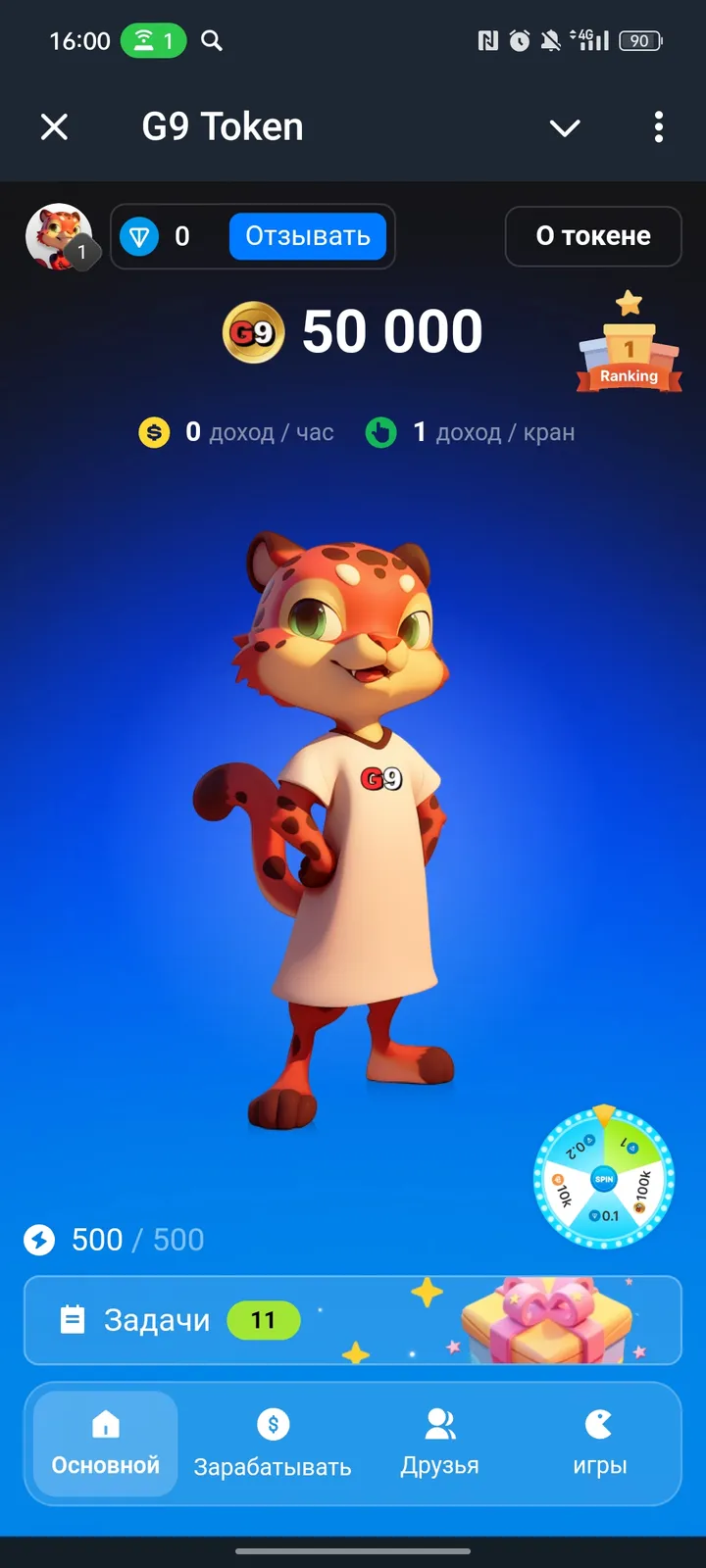The height and width of the screenshot is (1568, 706).
Task: Select the игры games tab
Action: point(599,1443)
